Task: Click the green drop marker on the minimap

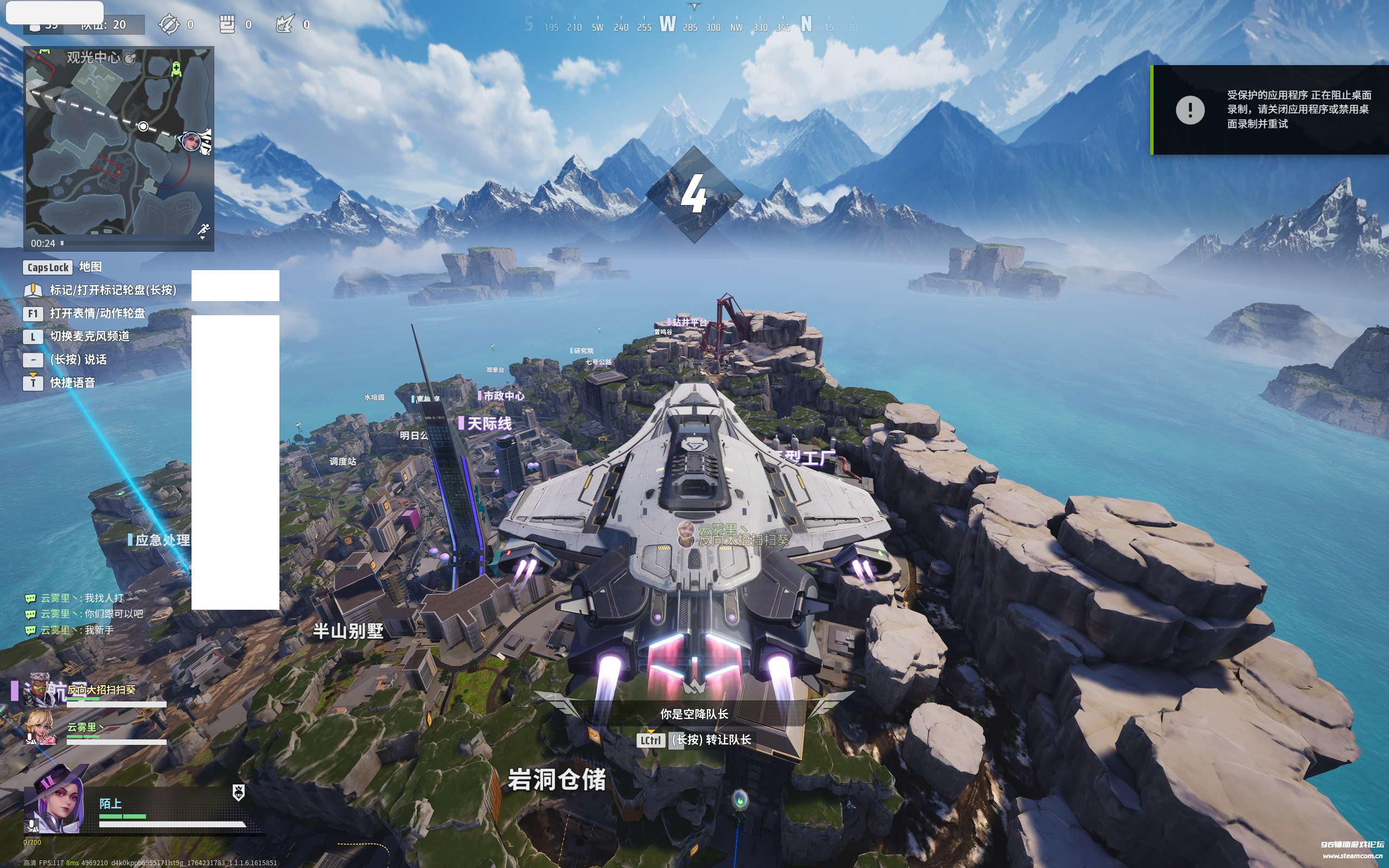Action: point(176,69)
